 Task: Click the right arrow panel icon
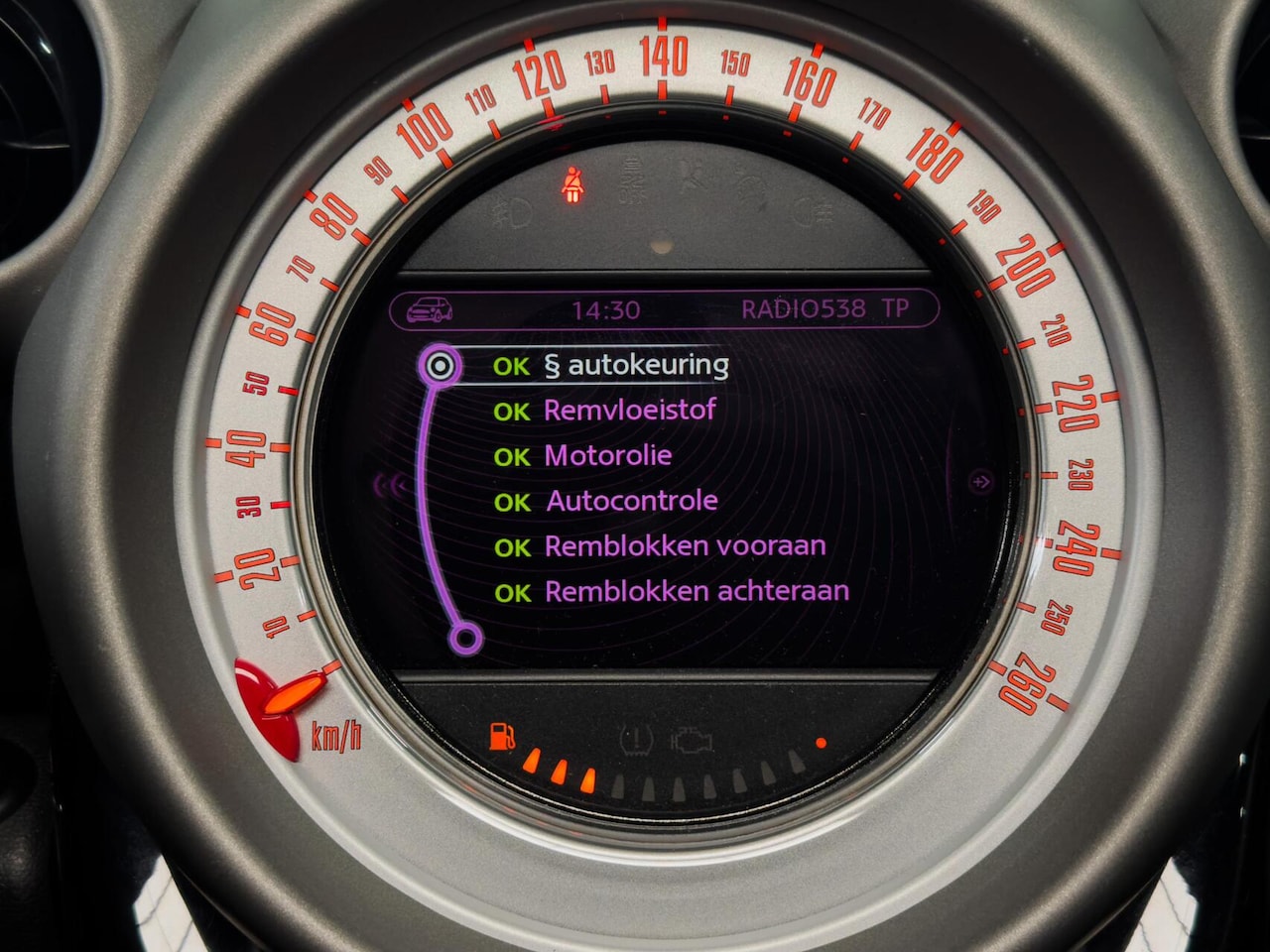(980, 482)
